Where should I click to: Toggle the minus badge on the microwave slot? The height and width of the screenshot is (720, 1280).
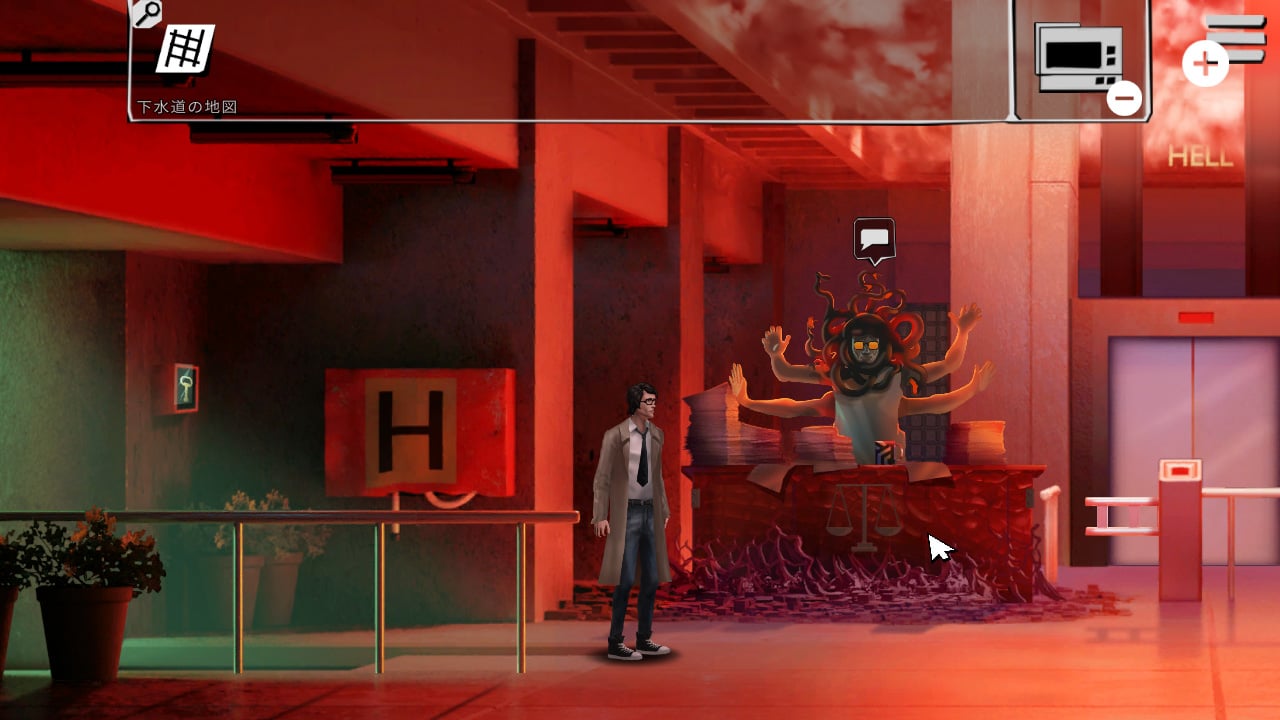click(1126, 98)
